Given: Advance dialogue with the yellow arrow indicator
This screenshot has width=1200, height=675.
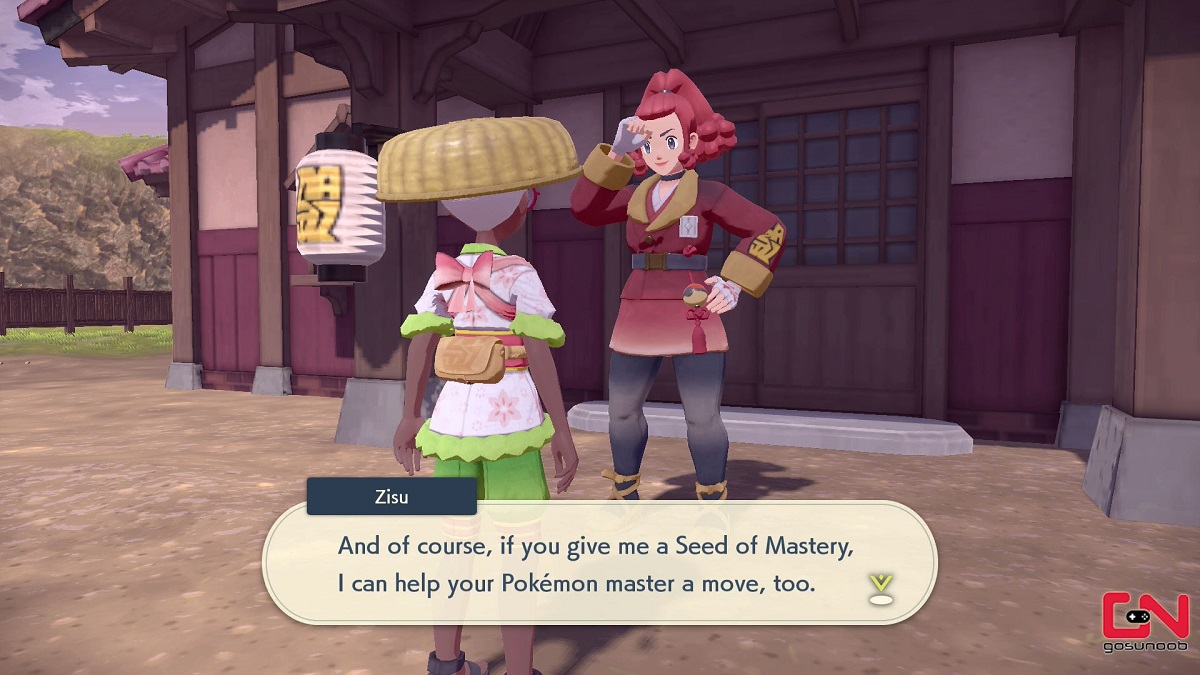Looking at the screenshot, I should [x=880, y=588].
